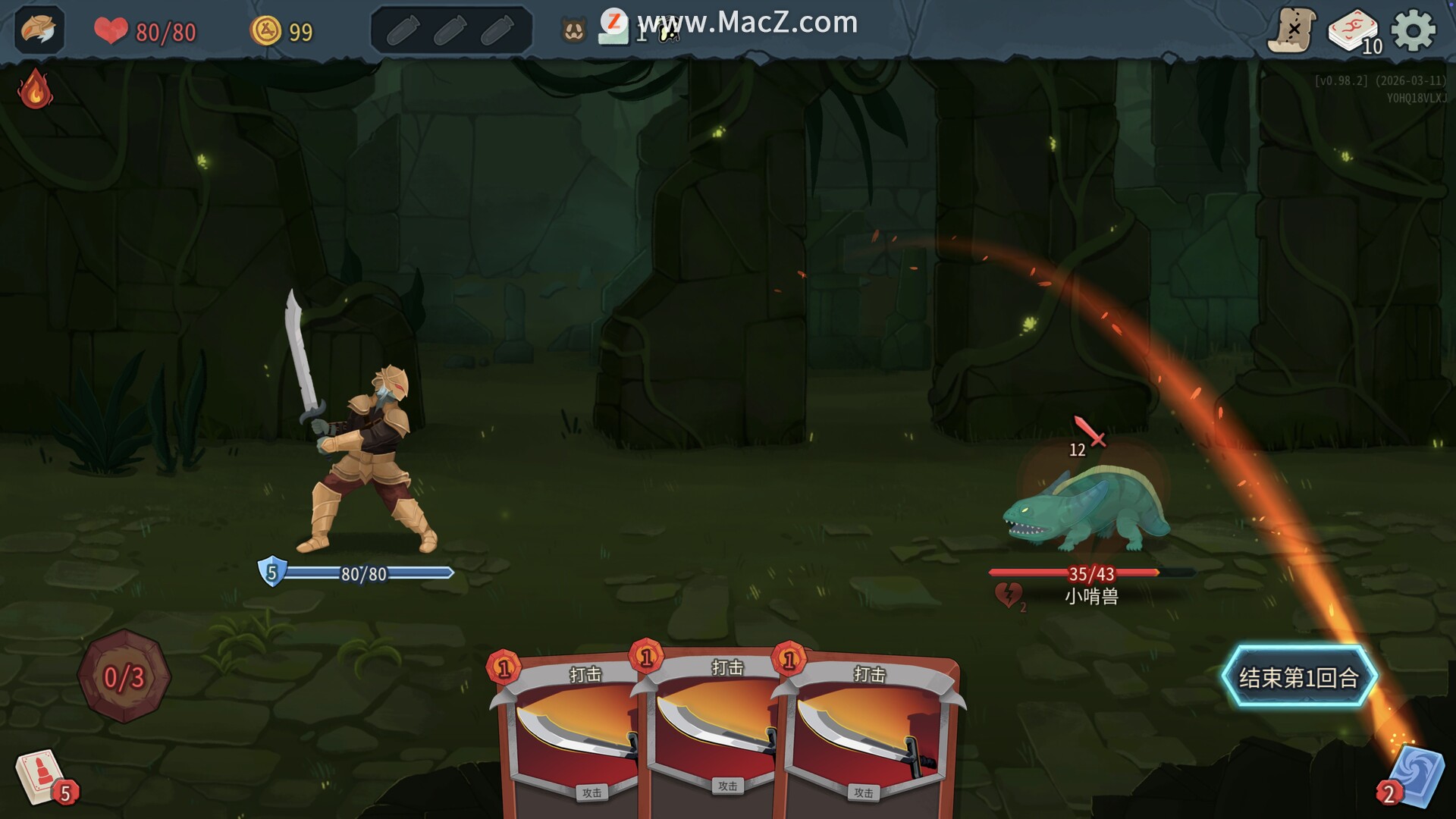Open the settings gear menu

(1413, 31)
